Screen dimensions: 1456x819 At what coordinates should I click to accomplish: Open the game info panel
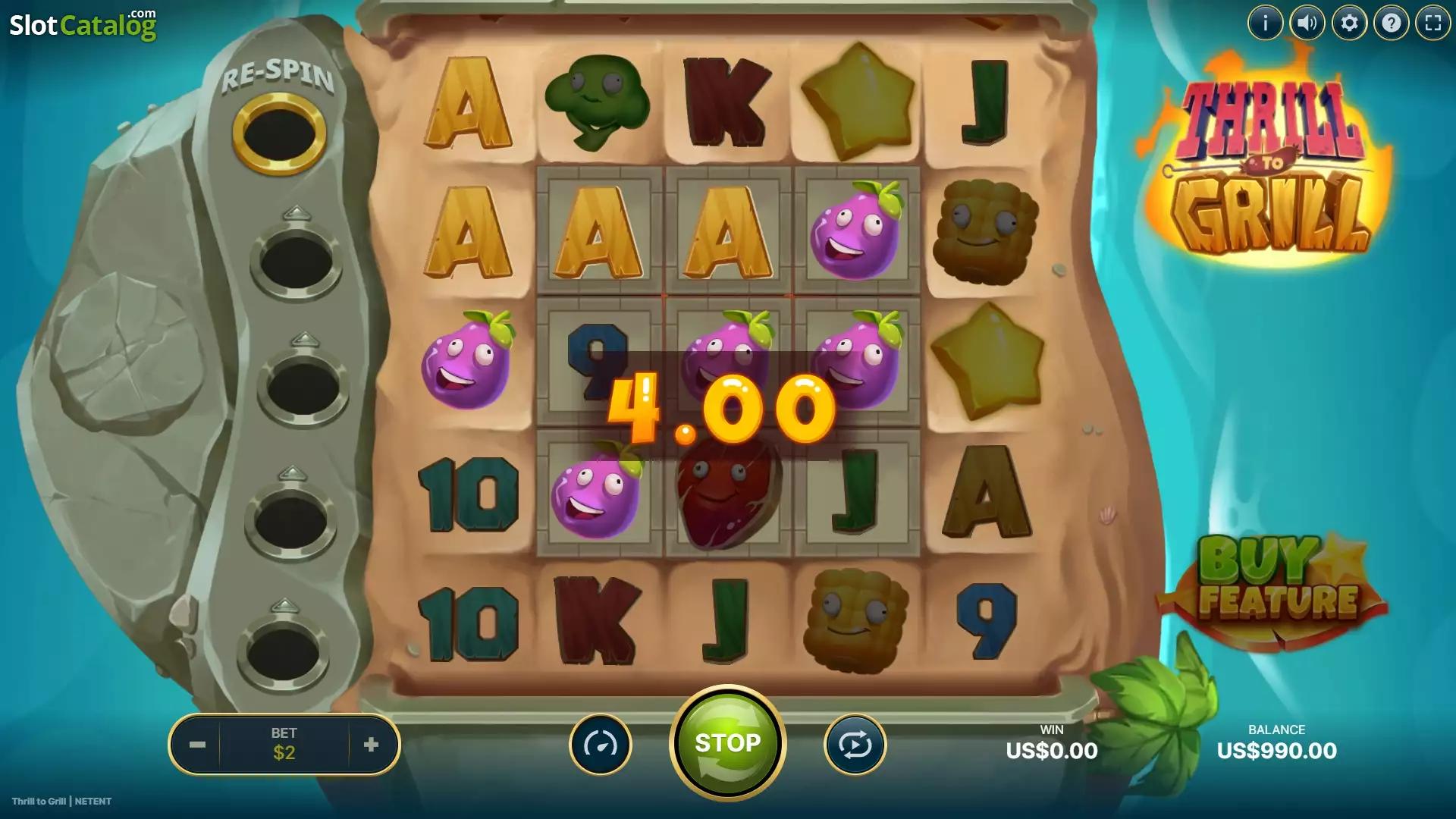tap(1265, 24)
